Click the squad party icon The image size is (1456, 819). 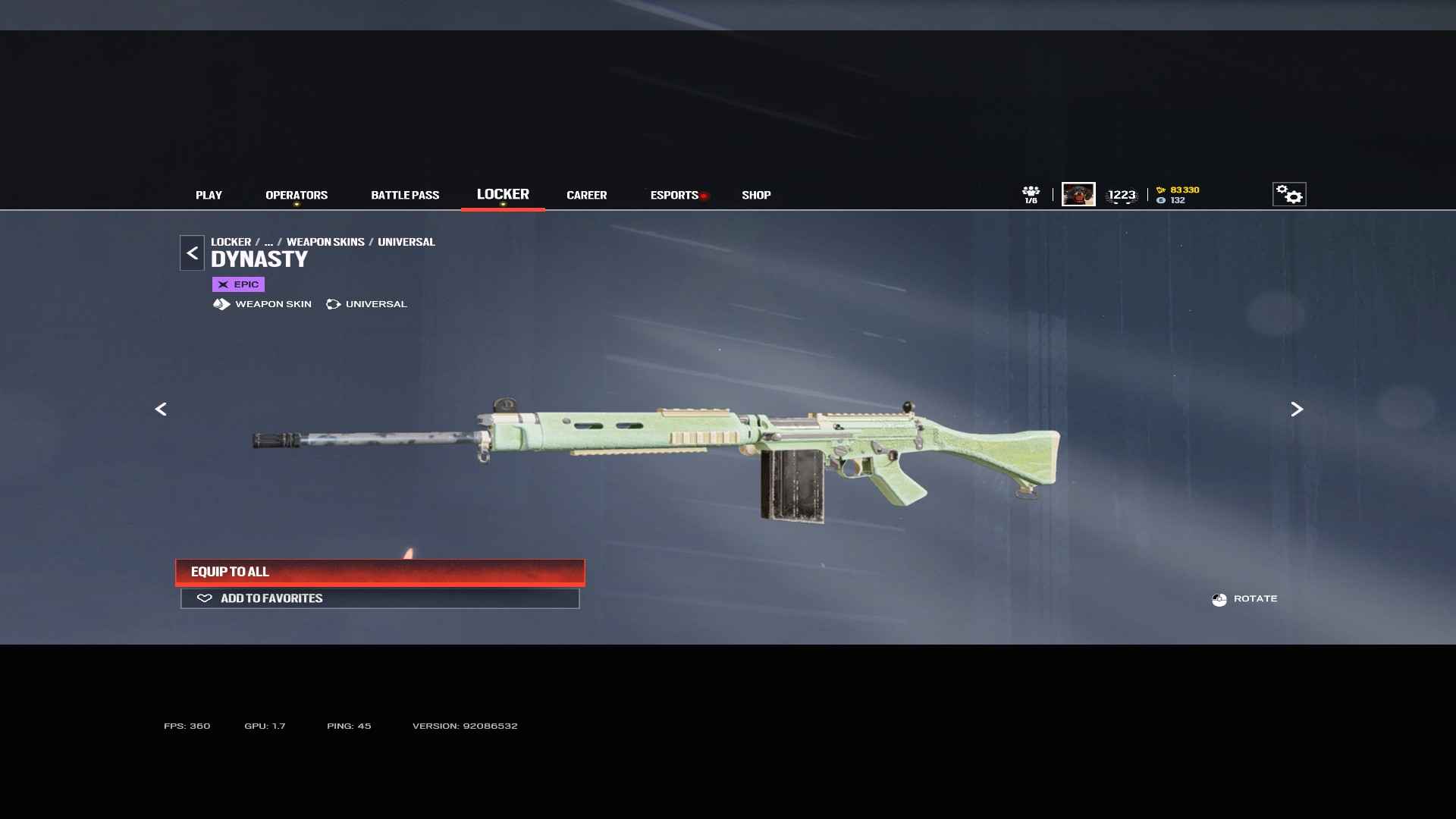pyautogui.click(x=1031, y=194)
